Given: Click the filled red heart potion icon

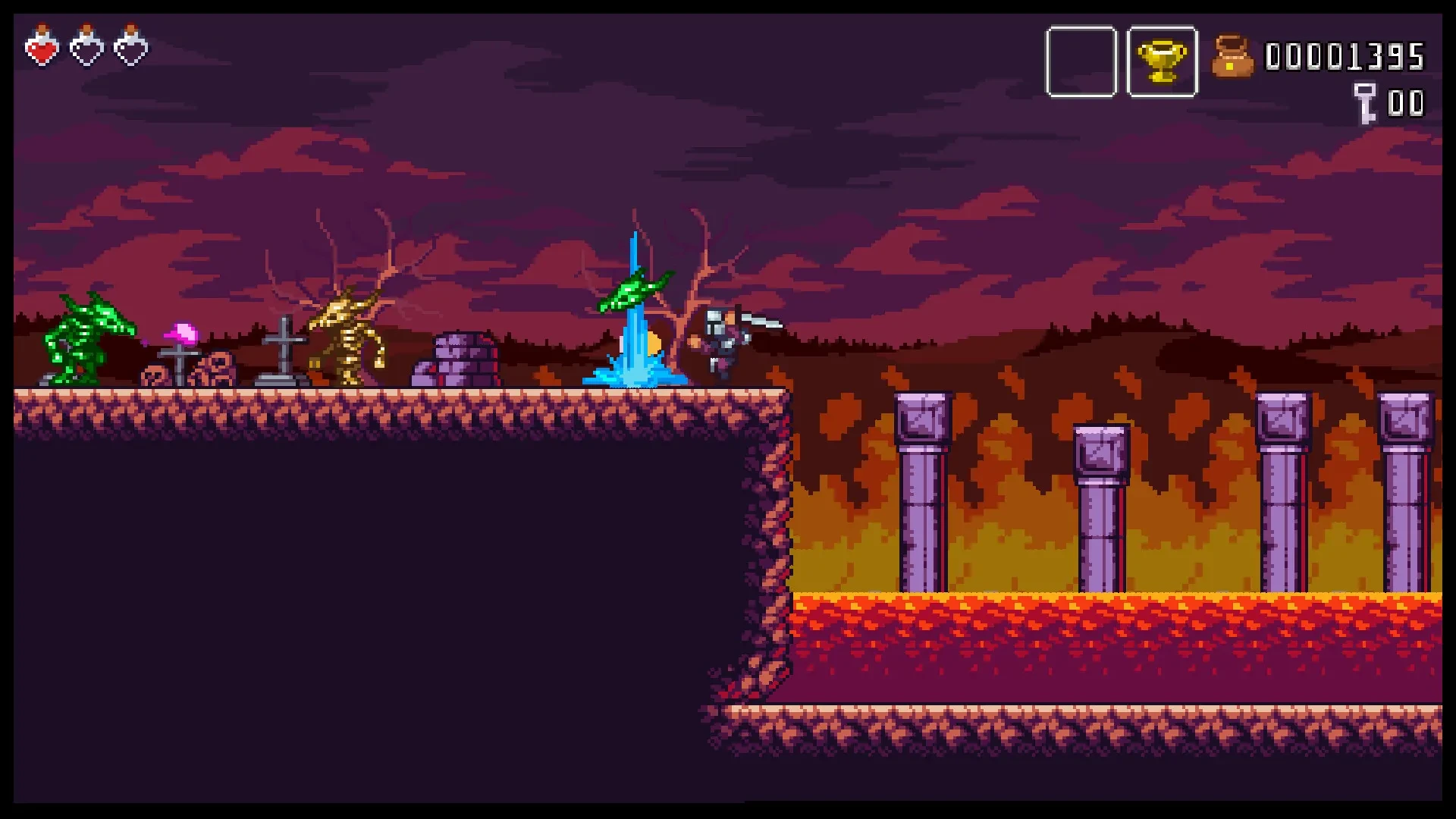Looking at the screenshot, I should click(42, 45).
